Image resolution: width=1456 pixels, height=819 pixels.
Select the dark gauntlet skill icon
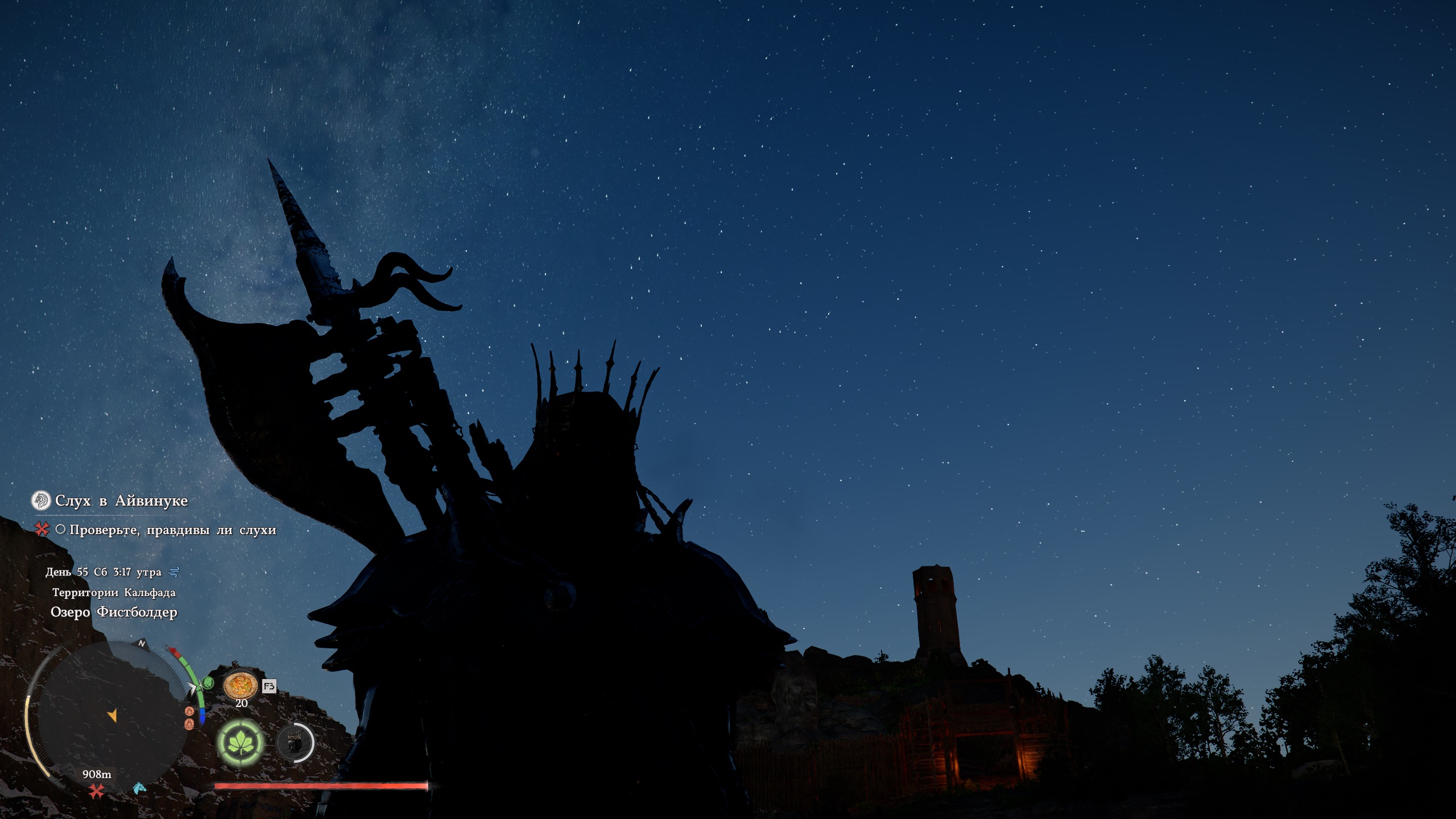(x=295, y=743)
